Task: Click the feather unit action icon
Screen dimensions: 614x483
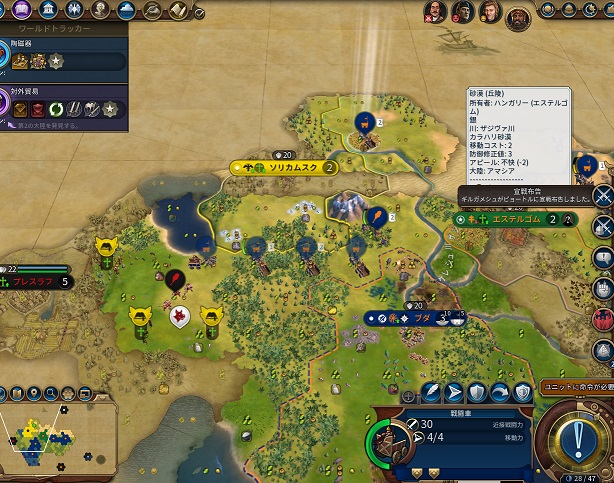Action: 431,391
